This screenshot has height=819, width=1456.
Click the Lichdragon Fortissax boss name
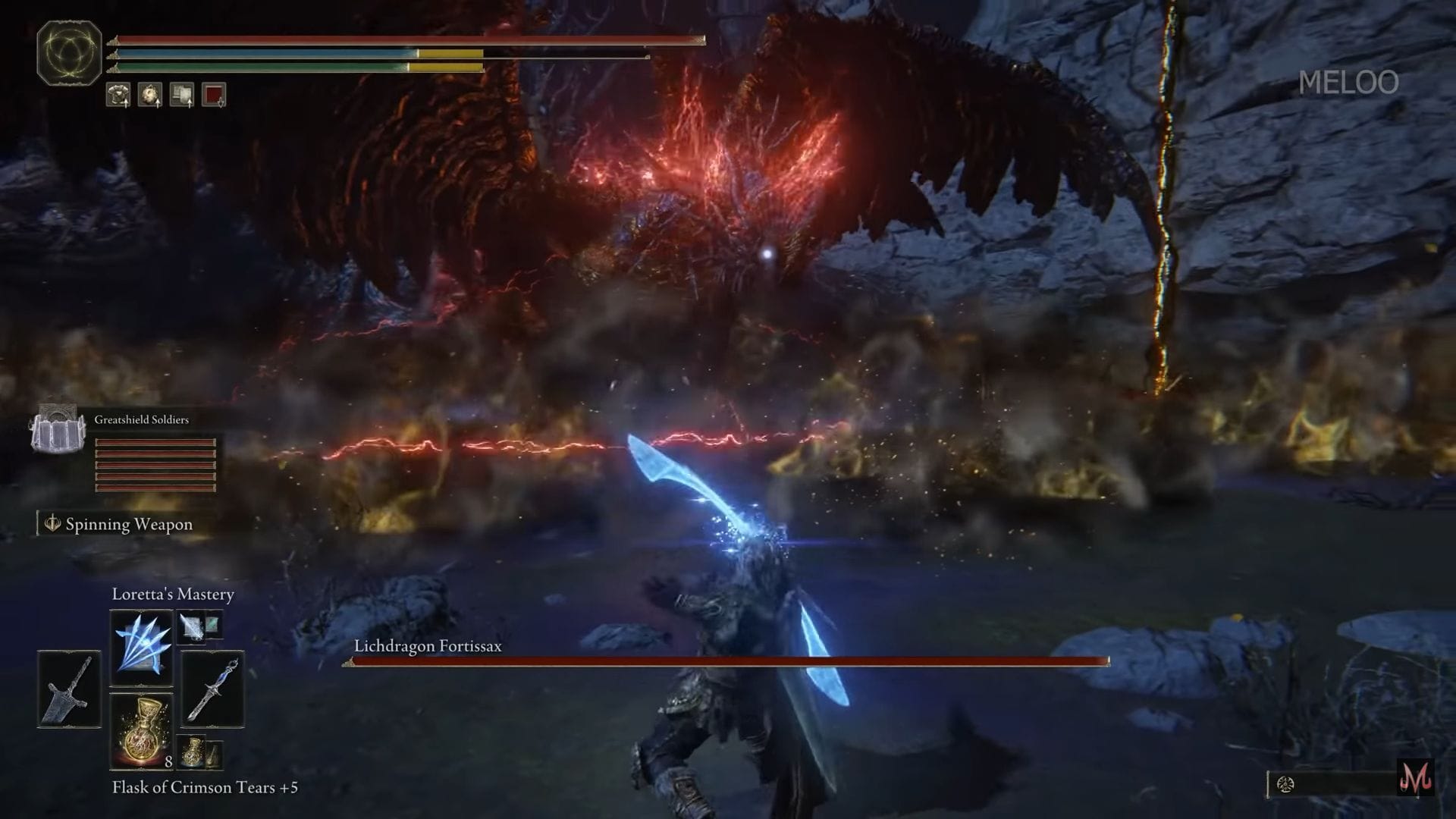point(428,647)
